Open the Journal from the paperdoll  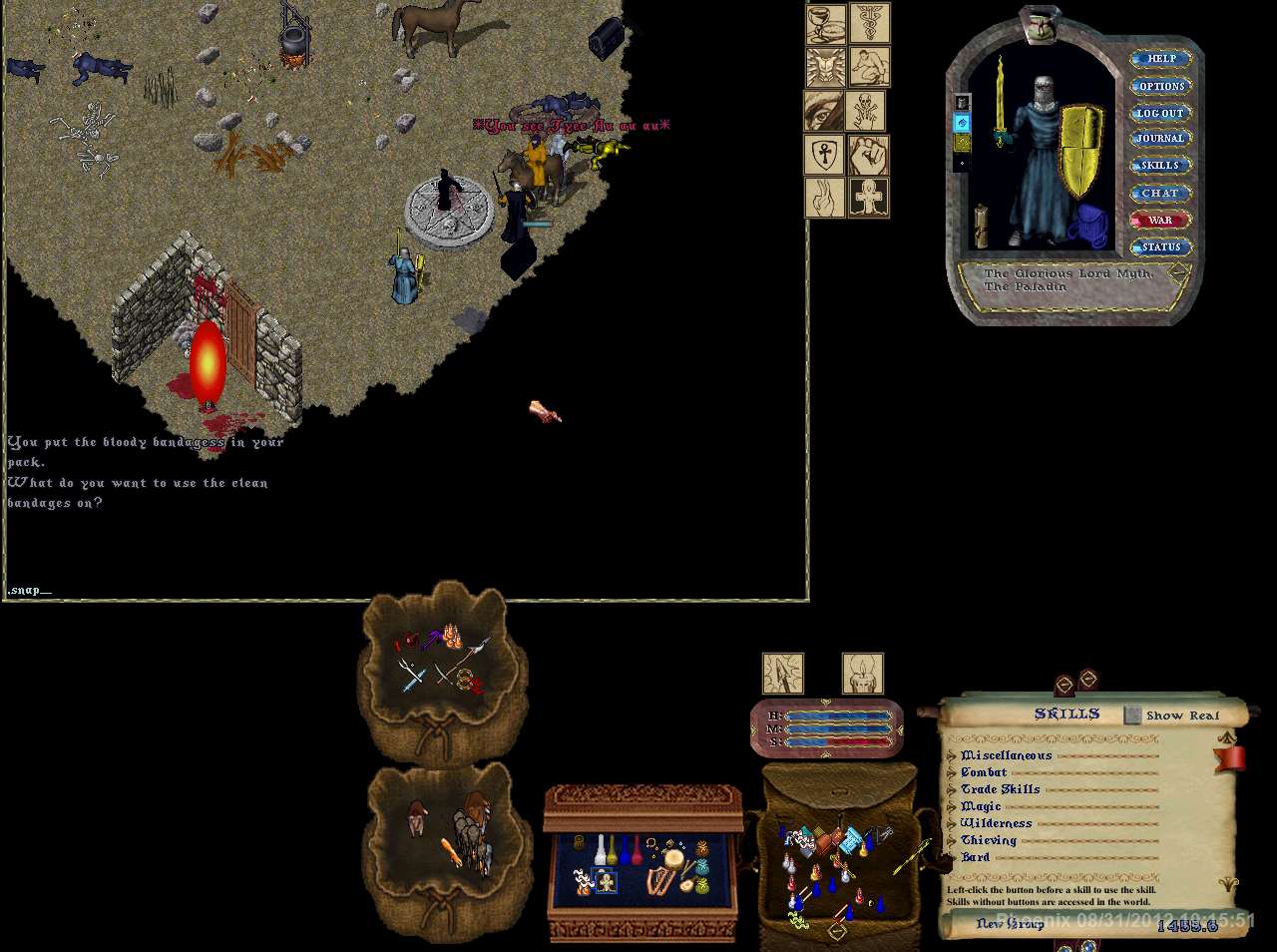(1161, 139)
